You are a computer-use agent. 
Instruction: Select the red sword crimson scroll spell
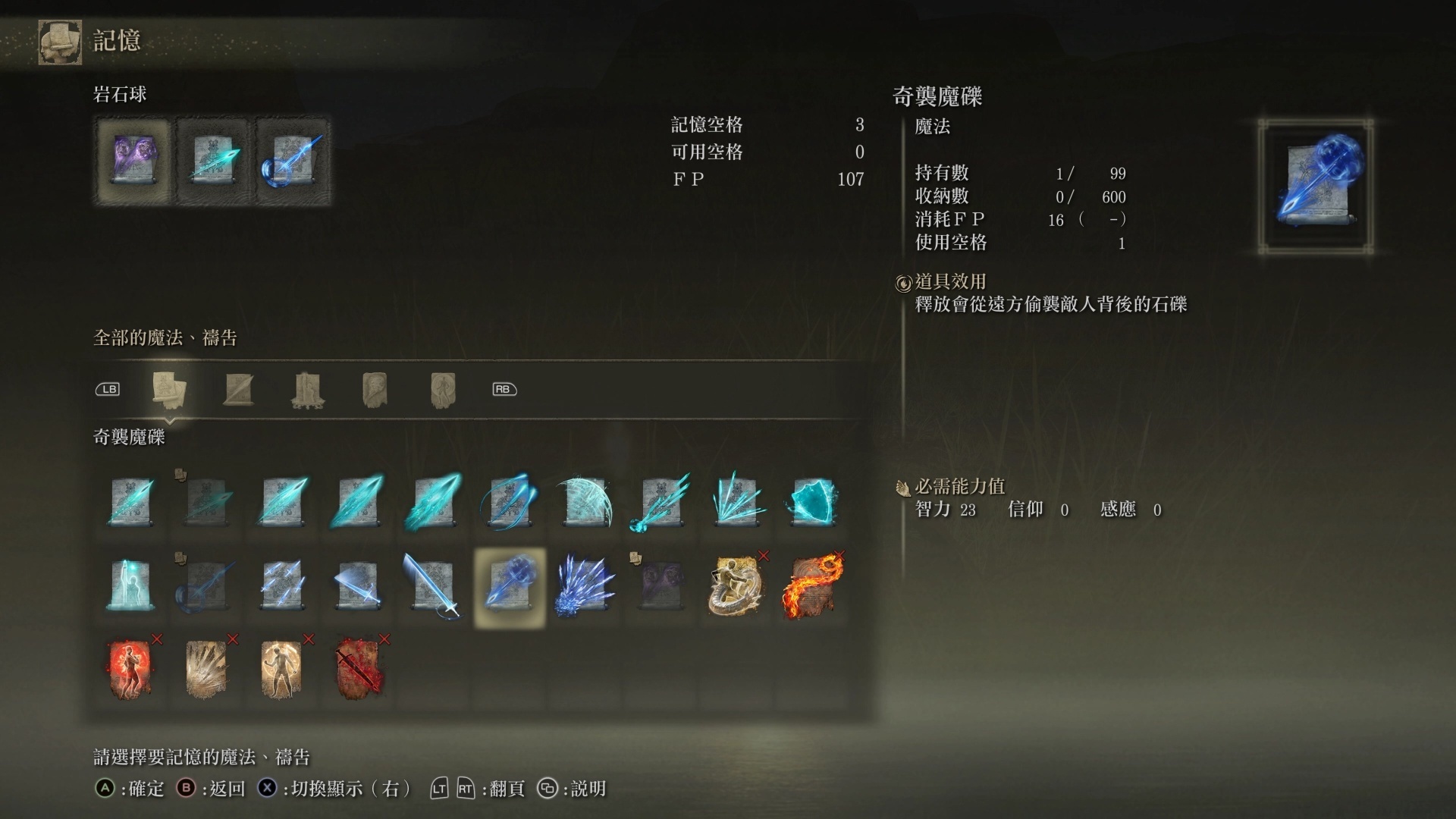(357, 667)
